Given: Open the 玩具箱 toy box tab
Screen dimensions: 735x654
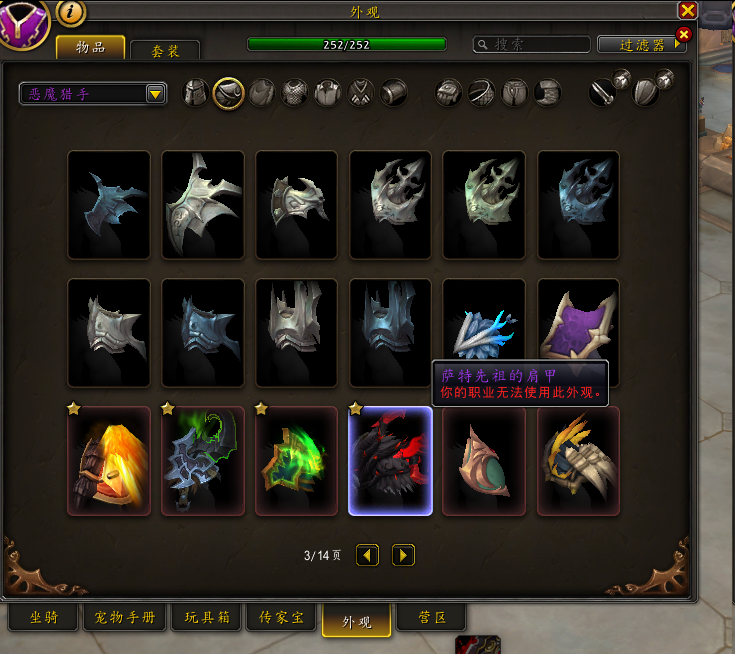Looking at the screenshot, I should click(207, 618).
